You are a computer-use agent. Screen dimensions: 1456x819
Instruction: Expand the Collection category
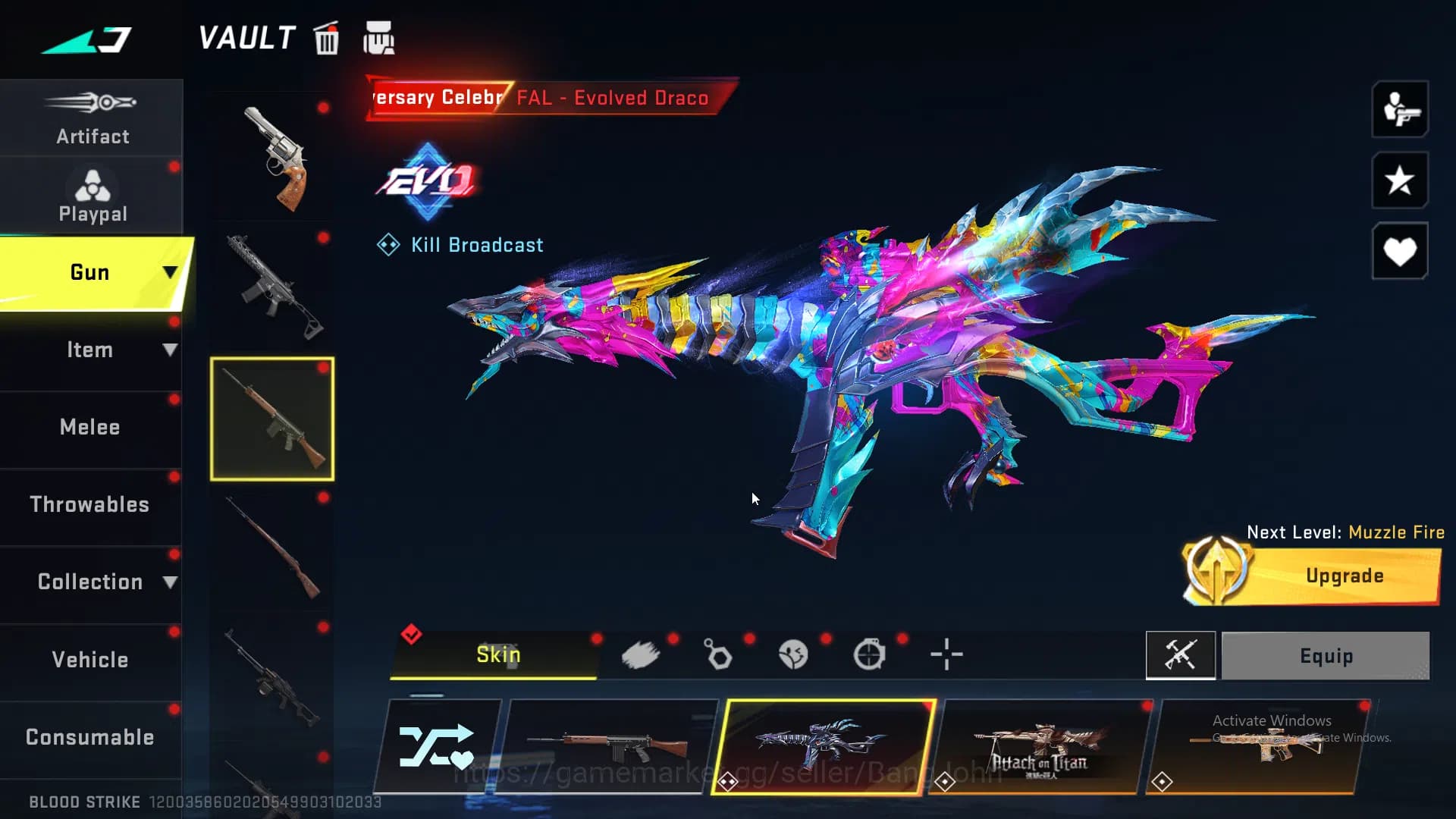(x=169, y=582)
